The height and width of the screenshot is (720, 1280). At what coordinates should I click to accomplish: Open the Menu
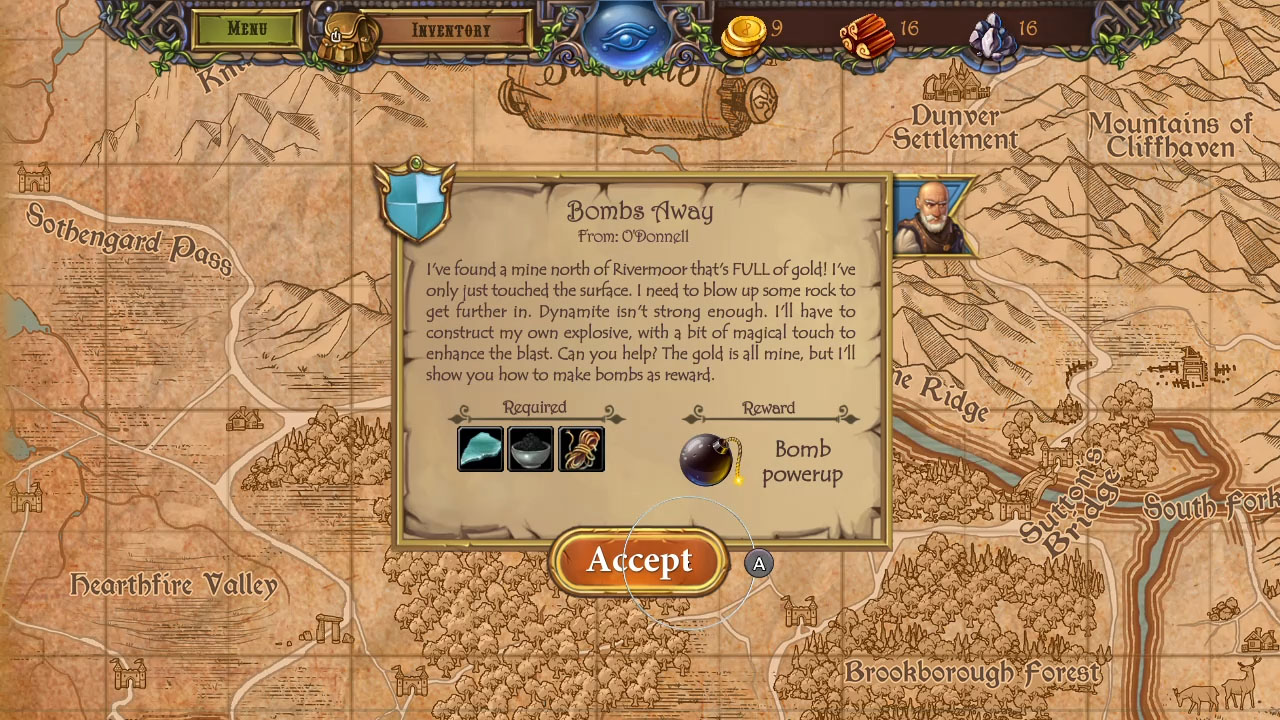(x=245, y=29)
